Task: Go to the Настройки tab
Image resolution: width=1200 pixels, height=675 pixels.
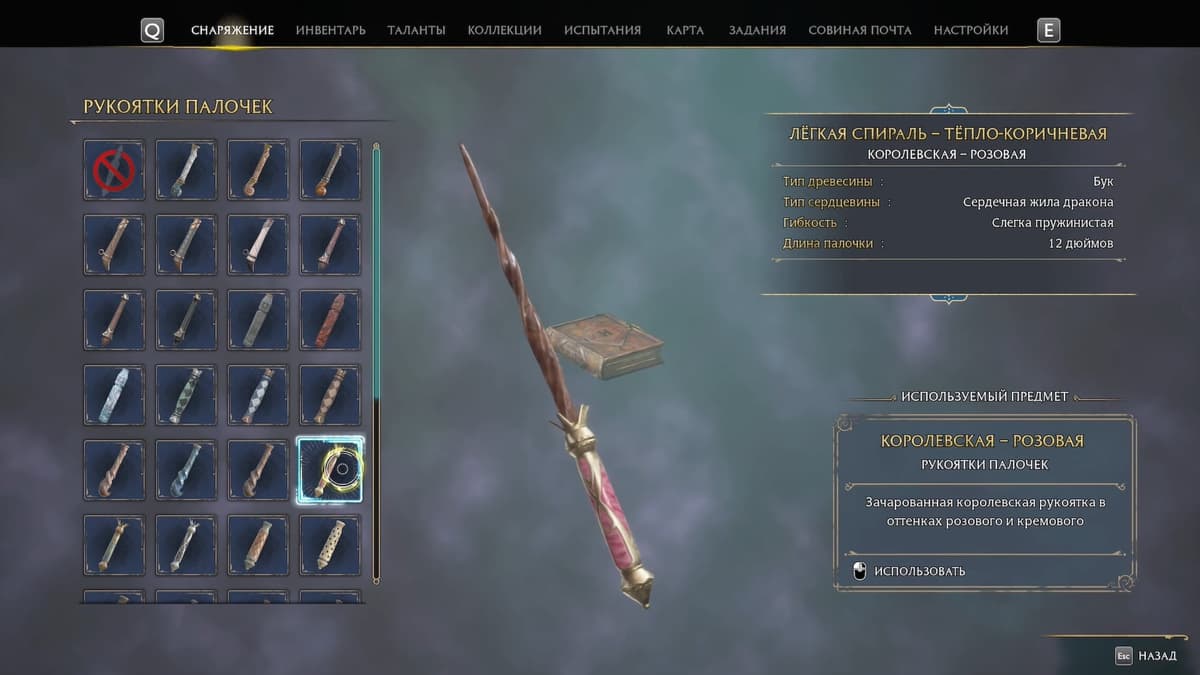Action: [x=970, y=30]
